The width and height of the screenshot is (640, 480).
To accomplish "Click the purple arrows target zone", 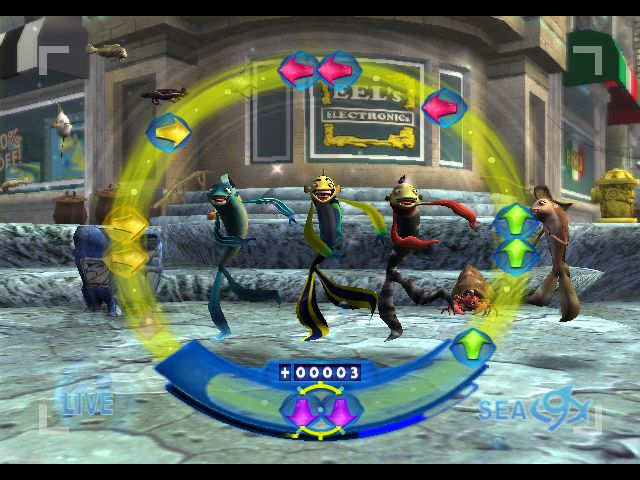I will coord(318,410).
